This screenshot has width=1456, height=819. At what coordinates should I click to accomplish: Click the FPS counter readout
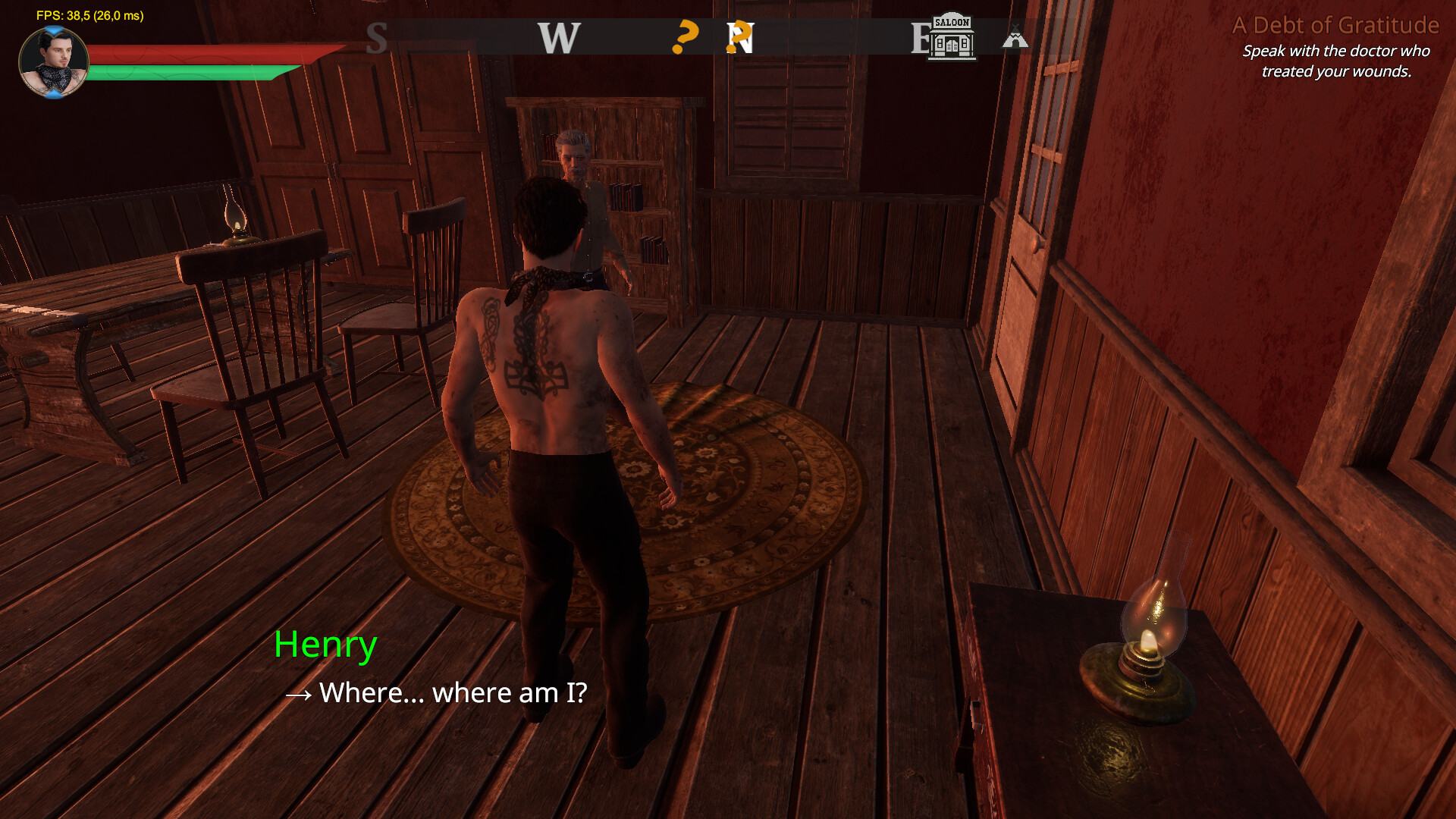point(91,14)
